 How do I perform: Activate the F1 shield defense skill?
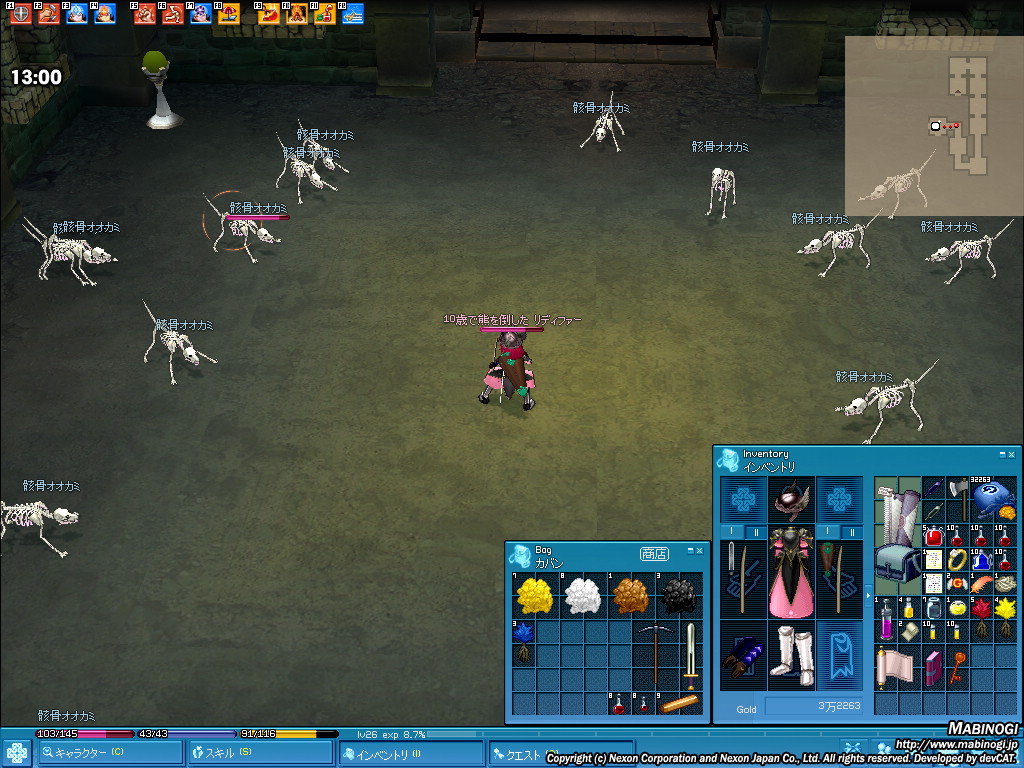(x=20, y=14)
